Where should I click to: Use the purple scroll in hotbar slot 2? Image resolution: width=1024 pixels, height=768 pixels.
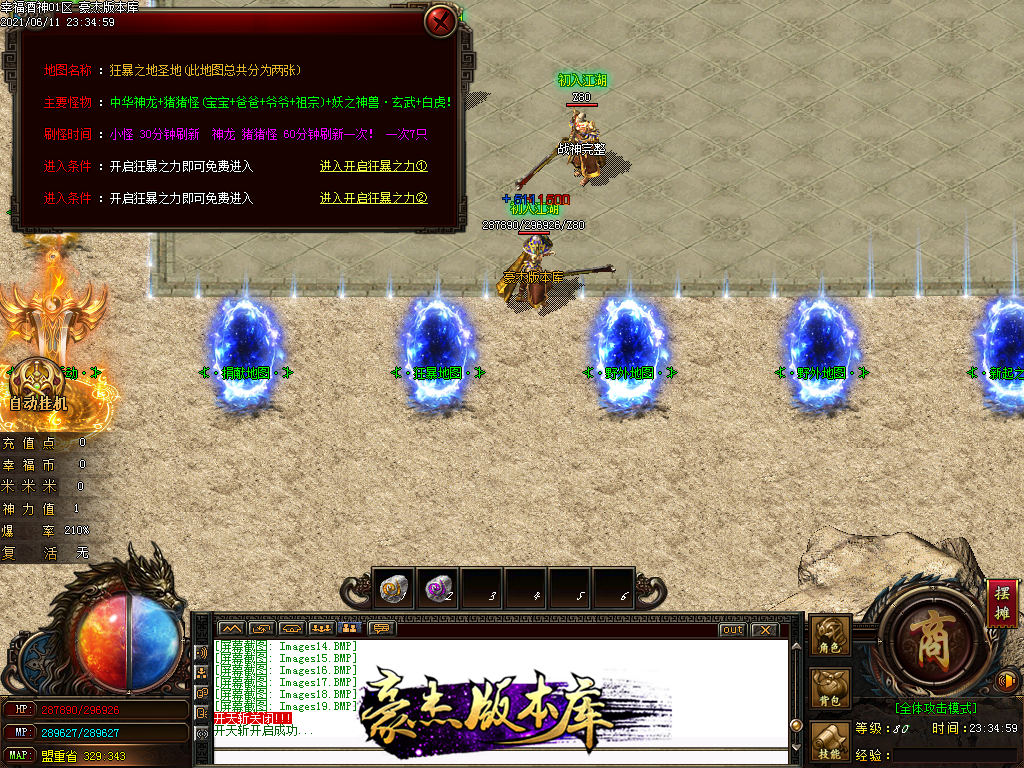(x=437, y=590)
